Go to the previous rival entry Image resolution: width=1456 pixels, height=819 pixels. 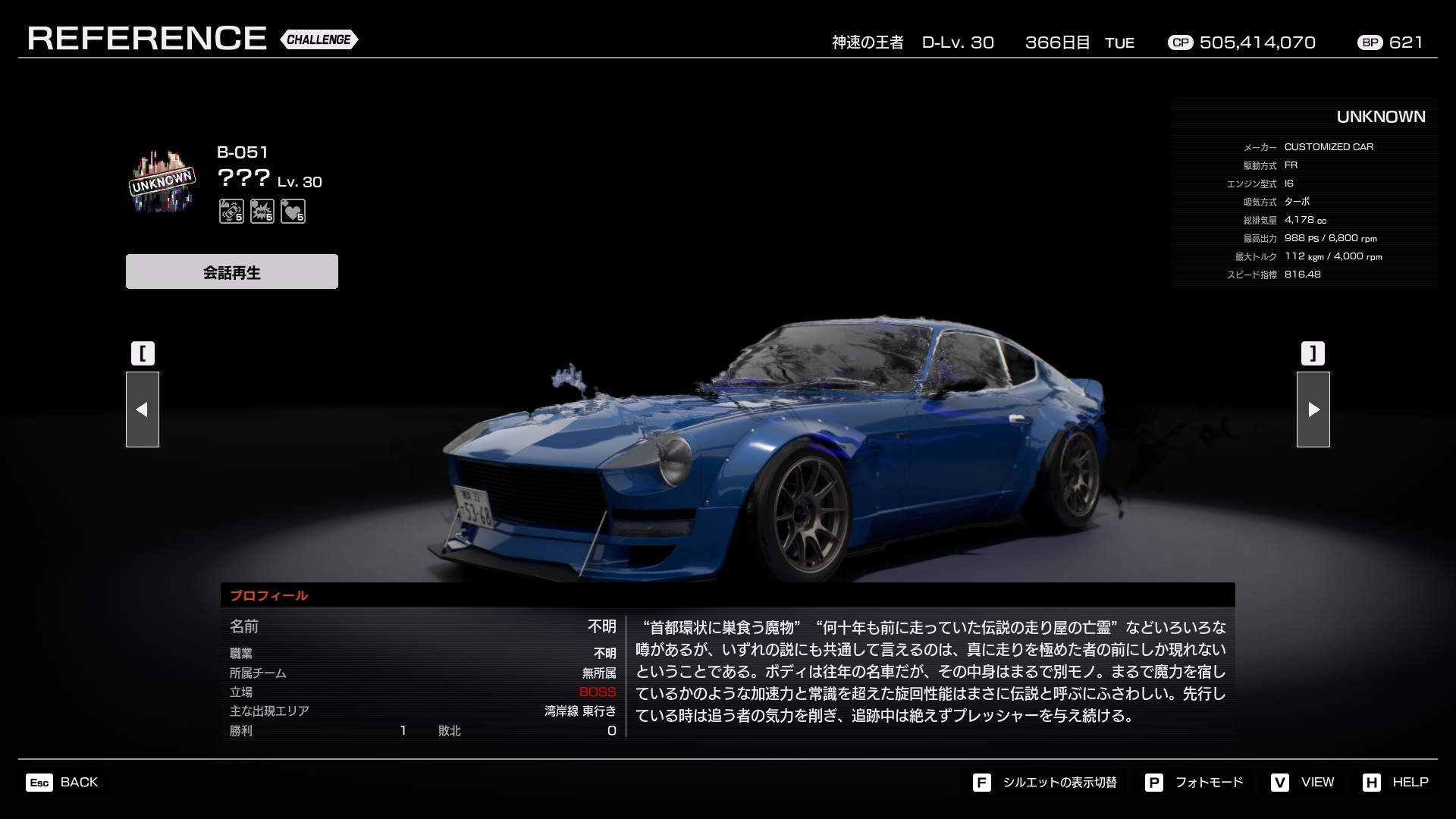(143, 409)
